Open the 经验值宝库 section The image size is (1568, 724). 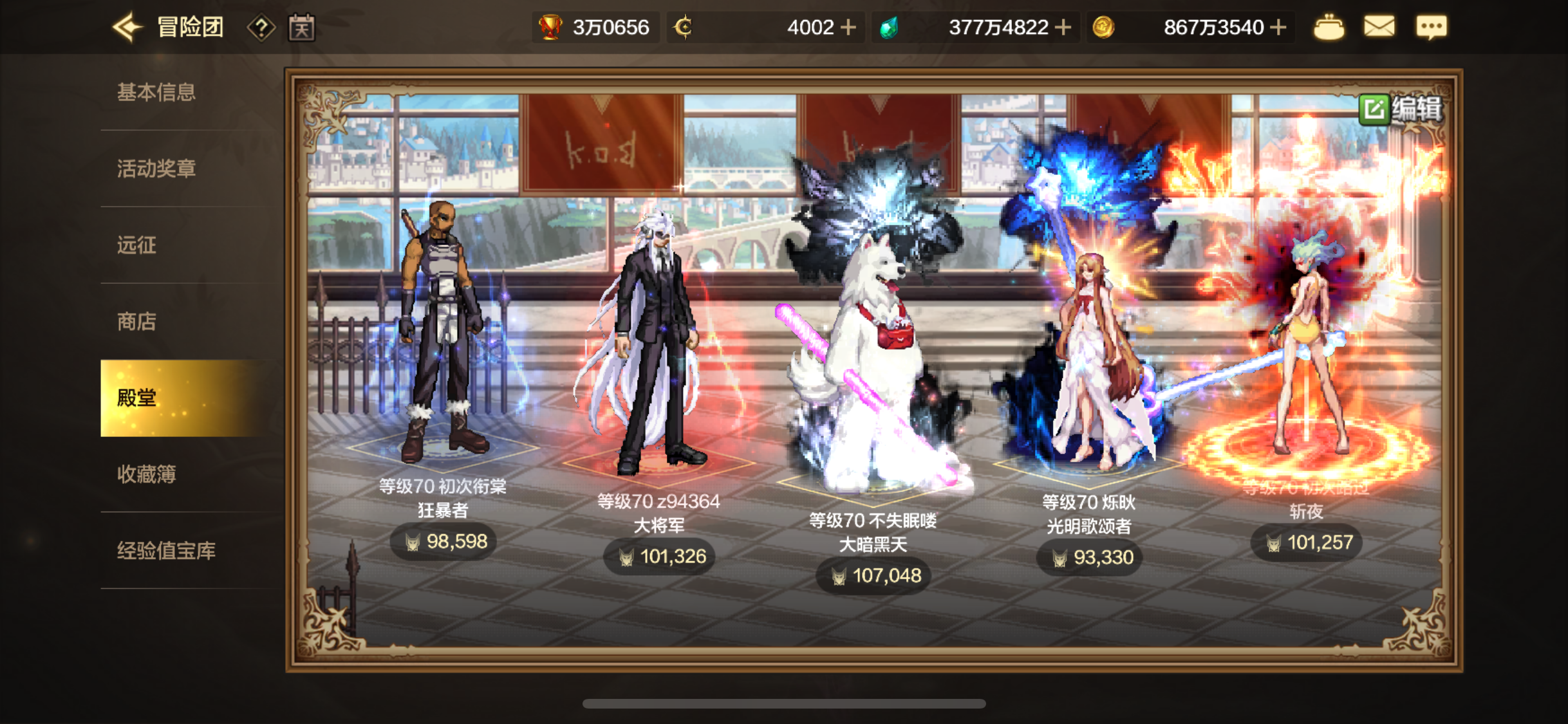coord(166,551)
